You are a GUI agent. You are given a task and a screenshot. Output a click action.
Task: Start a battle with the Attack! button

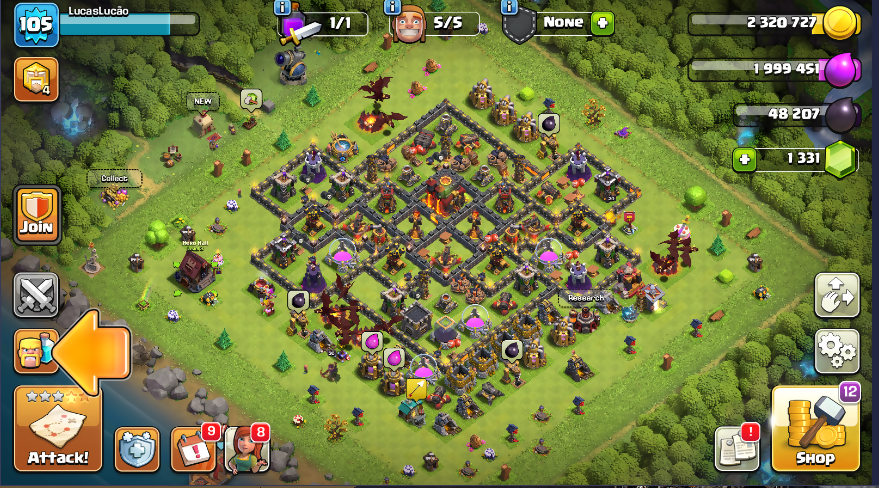[57, 429]
